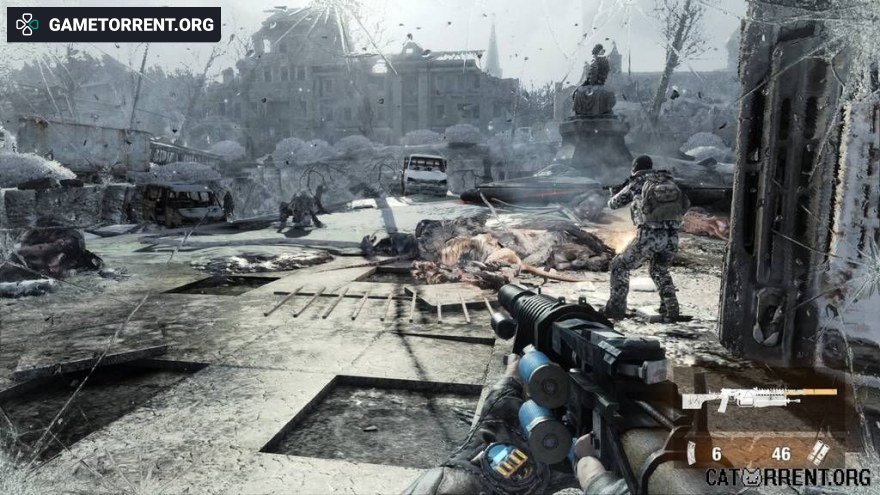Click the curved magazine icon beside 6
This screenshot has width=880, height=495.
(691, 453)
